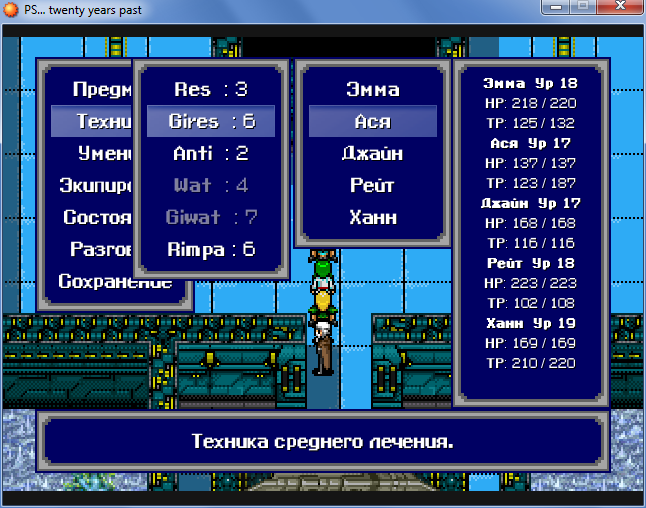Image resolution: width=646 pixels, height=508 pixels.
Task: Pick the greyed-out Wat technique
Action: pos(211,185)
